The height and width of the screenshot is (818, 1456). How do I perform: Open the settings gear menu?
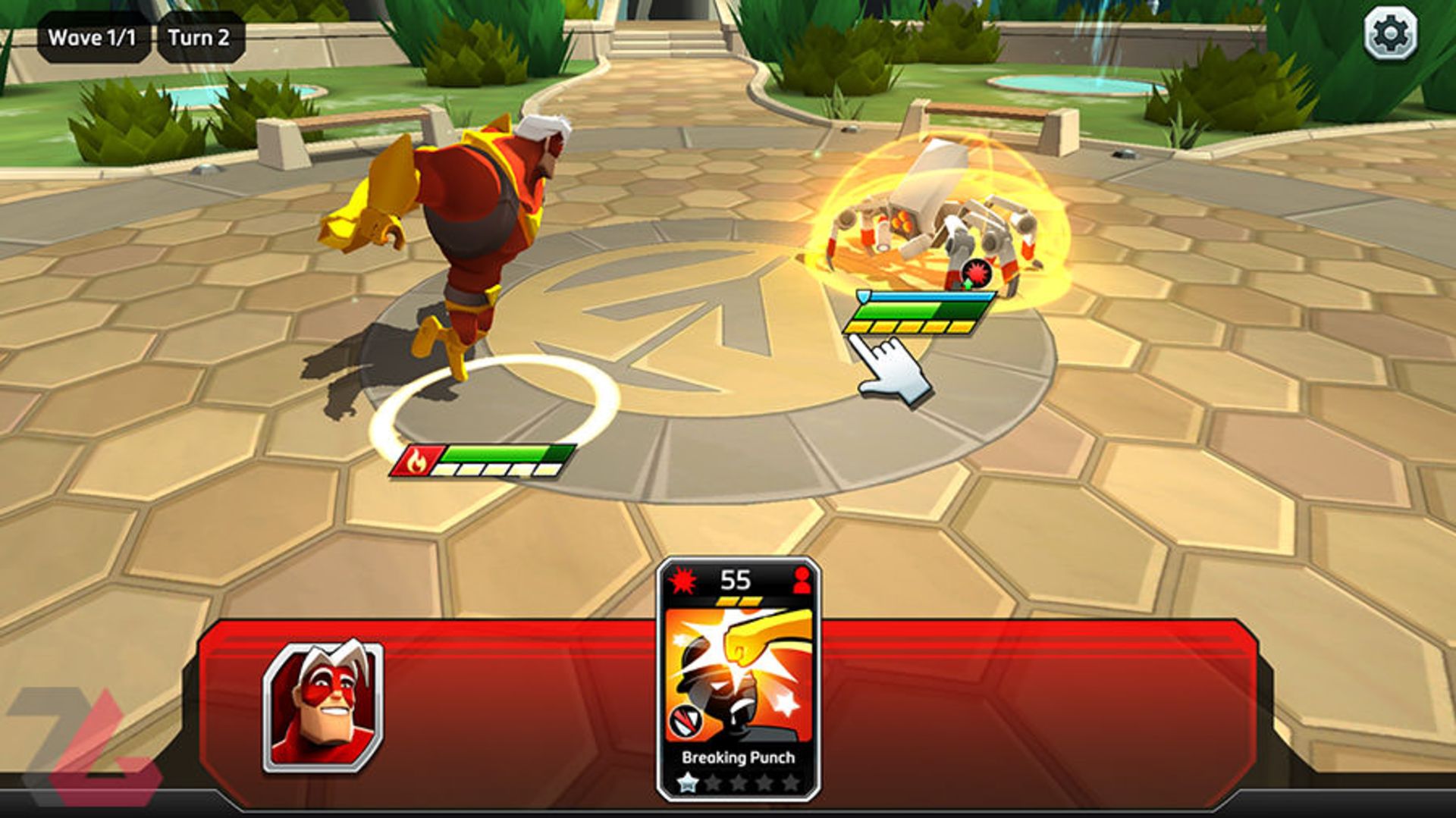click(x=1390, y=34)
